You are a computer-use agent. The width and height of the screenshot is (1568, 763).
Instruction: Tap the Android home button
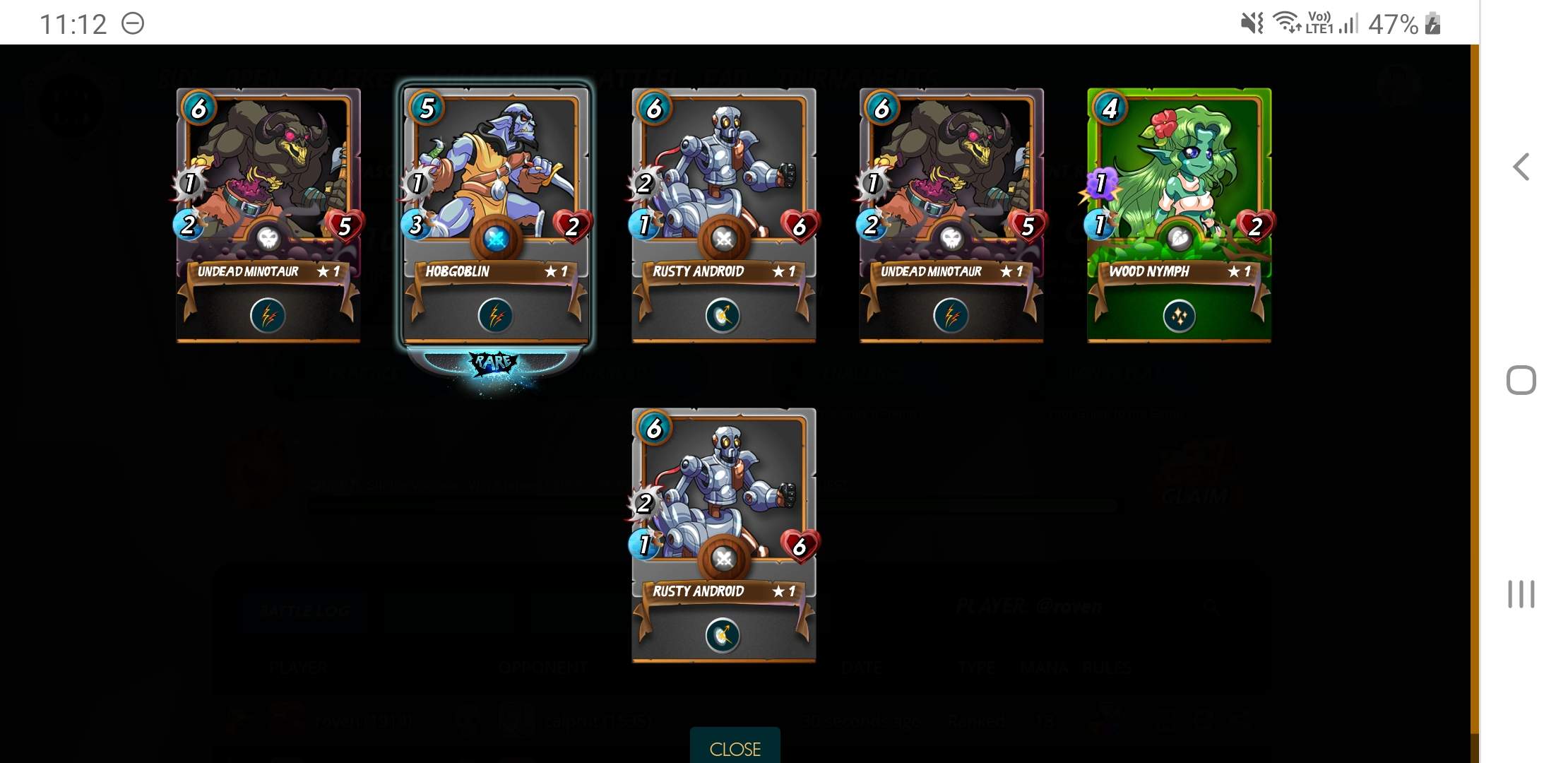click(1521, 380)
